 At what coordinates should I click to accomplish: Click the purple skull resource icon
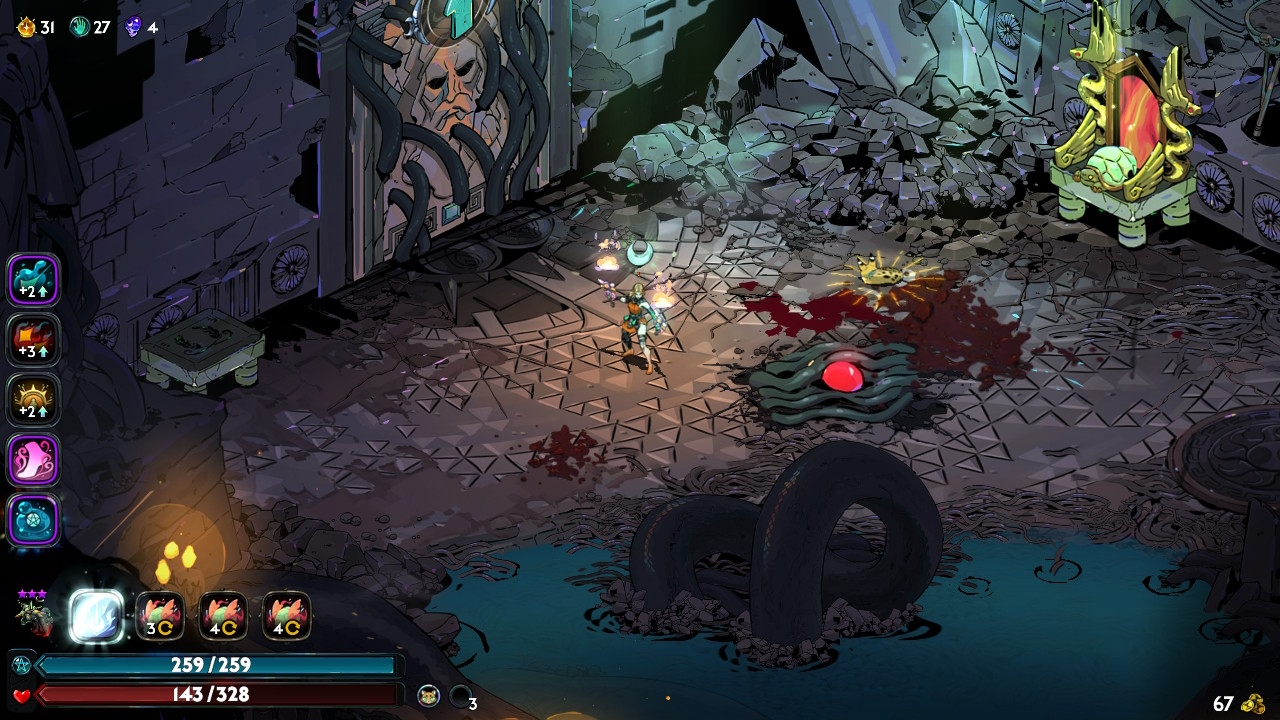coord(133,27)
